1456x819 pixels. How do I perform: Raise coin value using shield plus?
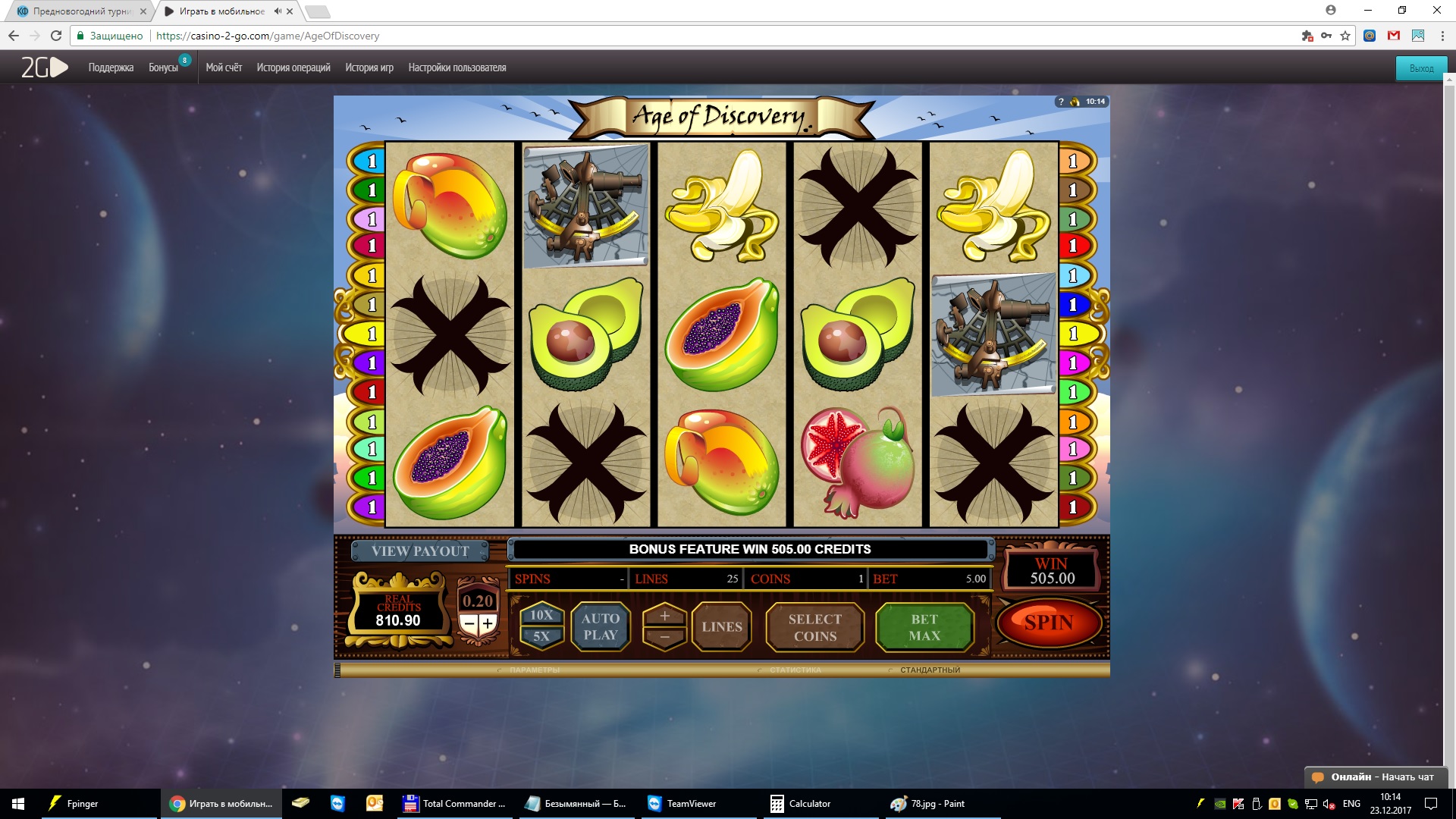(488, 624)
